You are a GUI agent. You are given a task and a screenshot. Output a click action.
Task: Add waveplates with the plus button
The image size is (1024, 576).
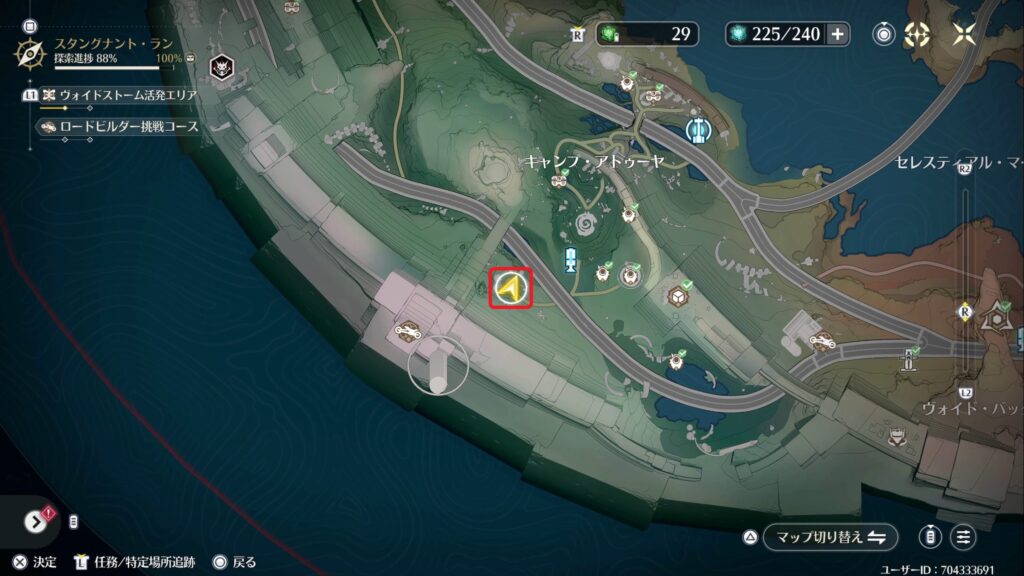836,34
